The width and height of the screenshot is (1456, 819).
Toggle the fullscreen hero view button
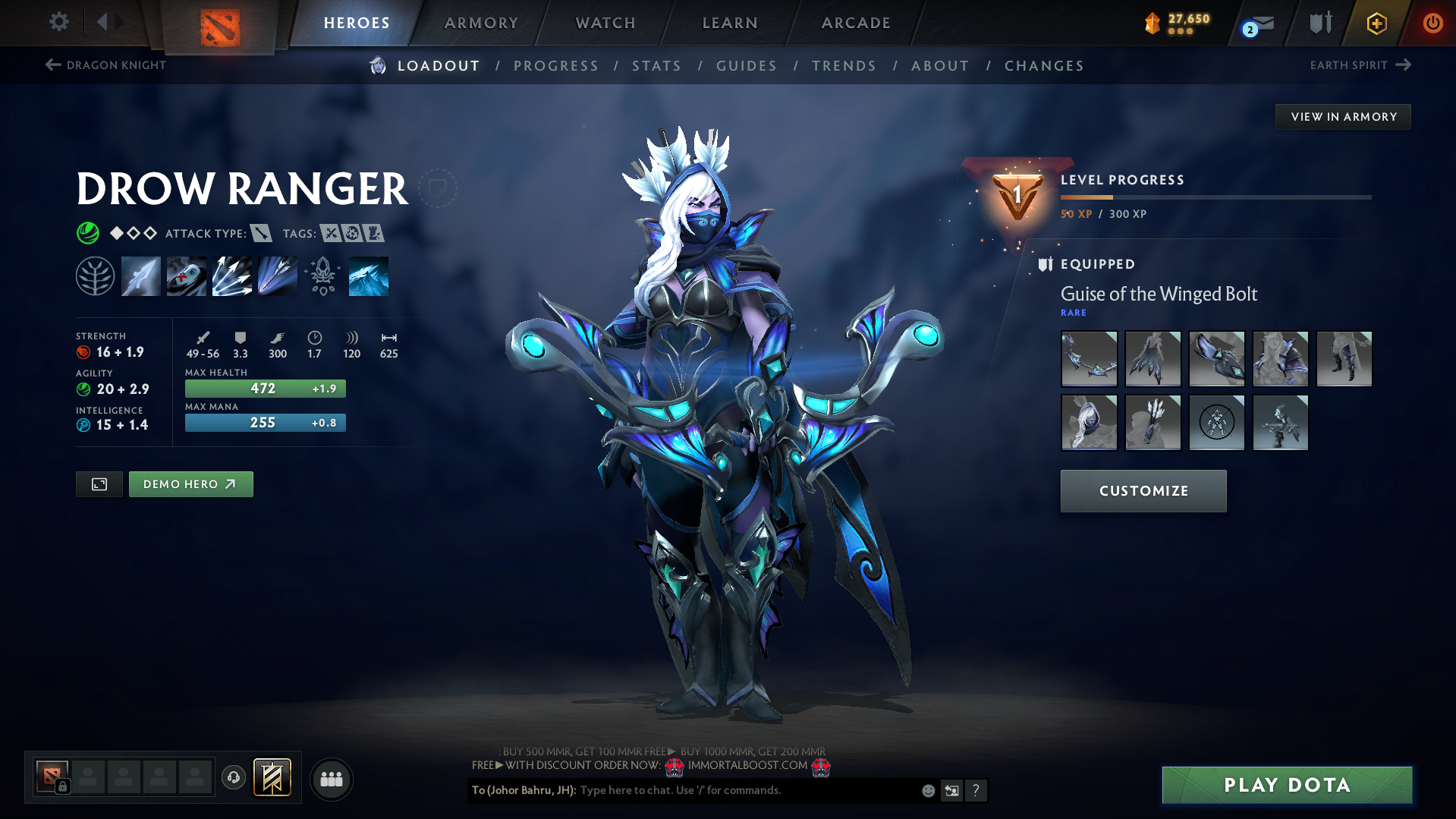click(x=99, y=484)
